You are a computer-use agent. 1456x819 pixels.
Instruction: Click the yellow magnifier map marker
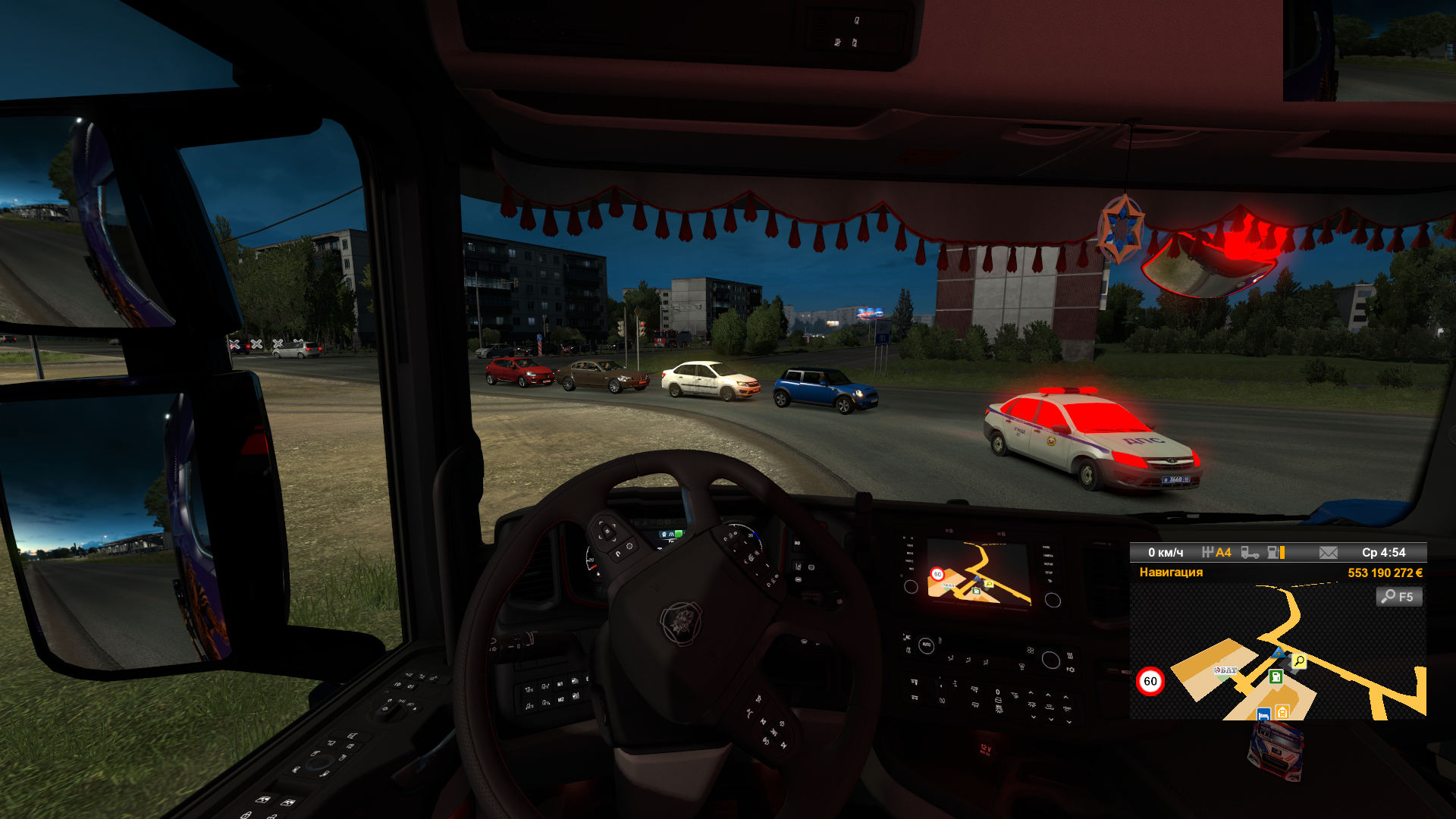(1299, 661)
